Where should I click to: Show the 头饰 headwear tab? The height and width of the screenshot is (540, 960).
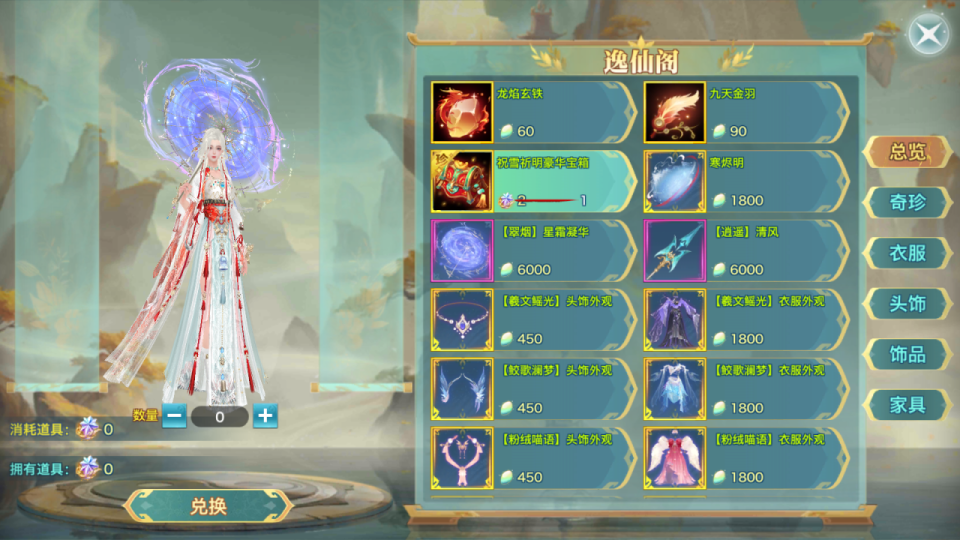pyautogui.click(x=907, y=303)
